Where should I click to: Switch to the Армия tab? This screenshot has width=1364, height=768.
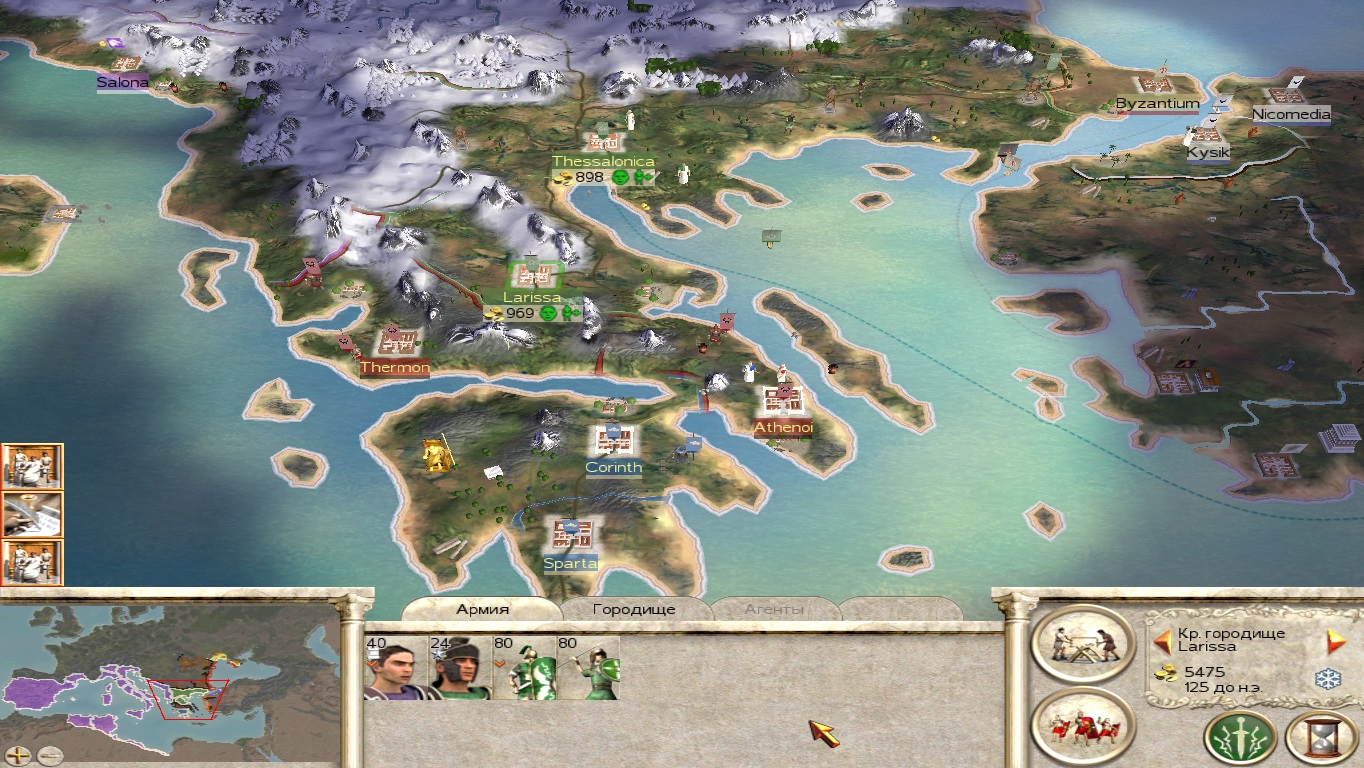[x=483, y=609]
